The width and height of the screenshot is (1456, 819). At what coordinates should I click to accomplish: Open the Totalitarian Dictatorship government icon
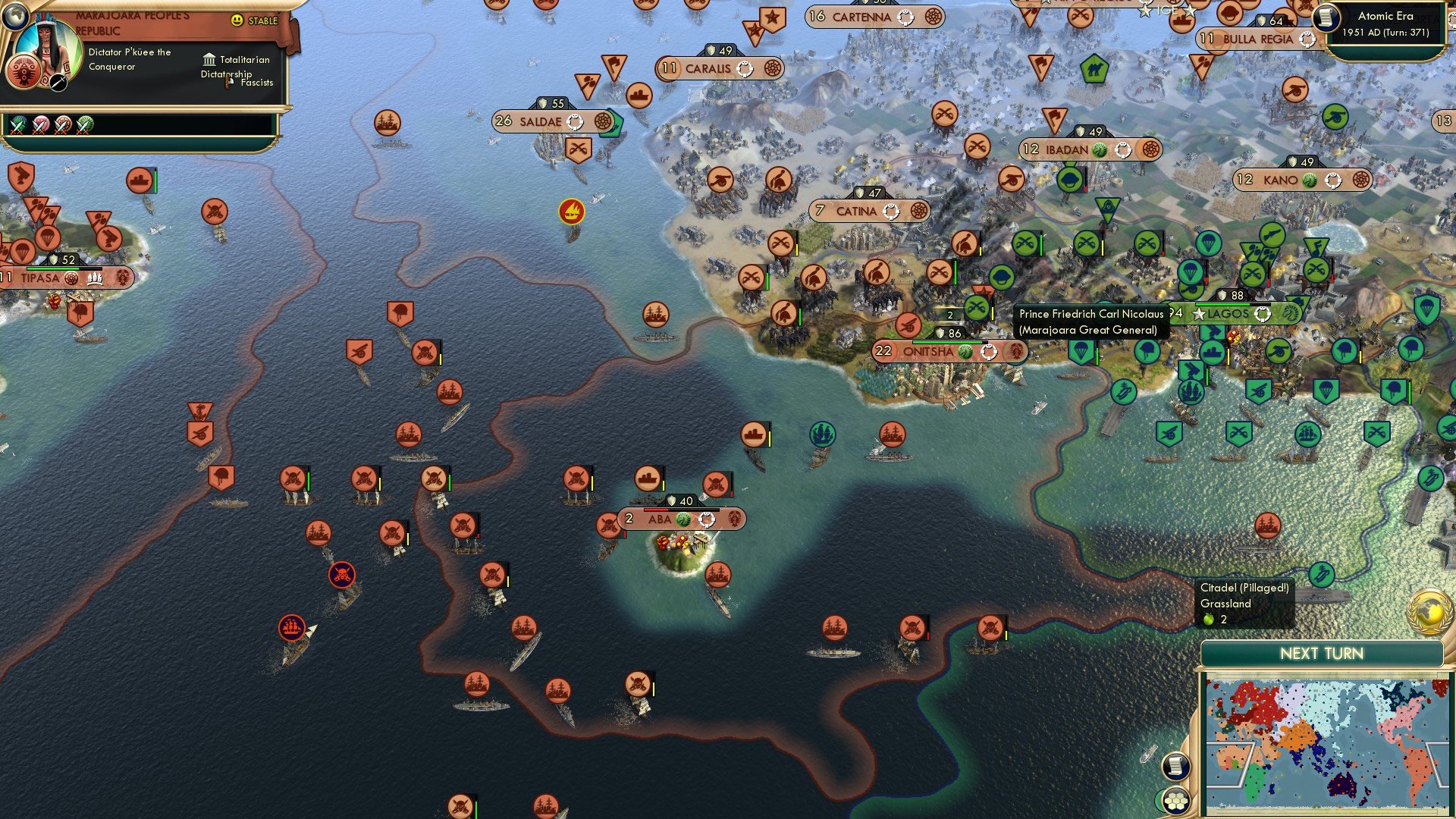209,60
